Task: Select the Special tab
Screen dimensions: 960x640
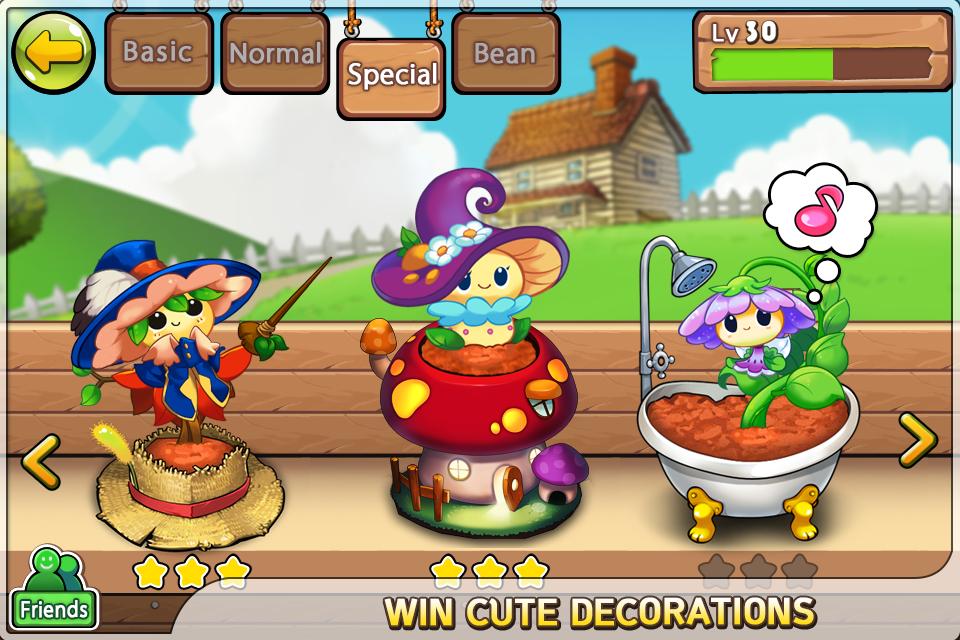Action: click(x=391, y=75)
